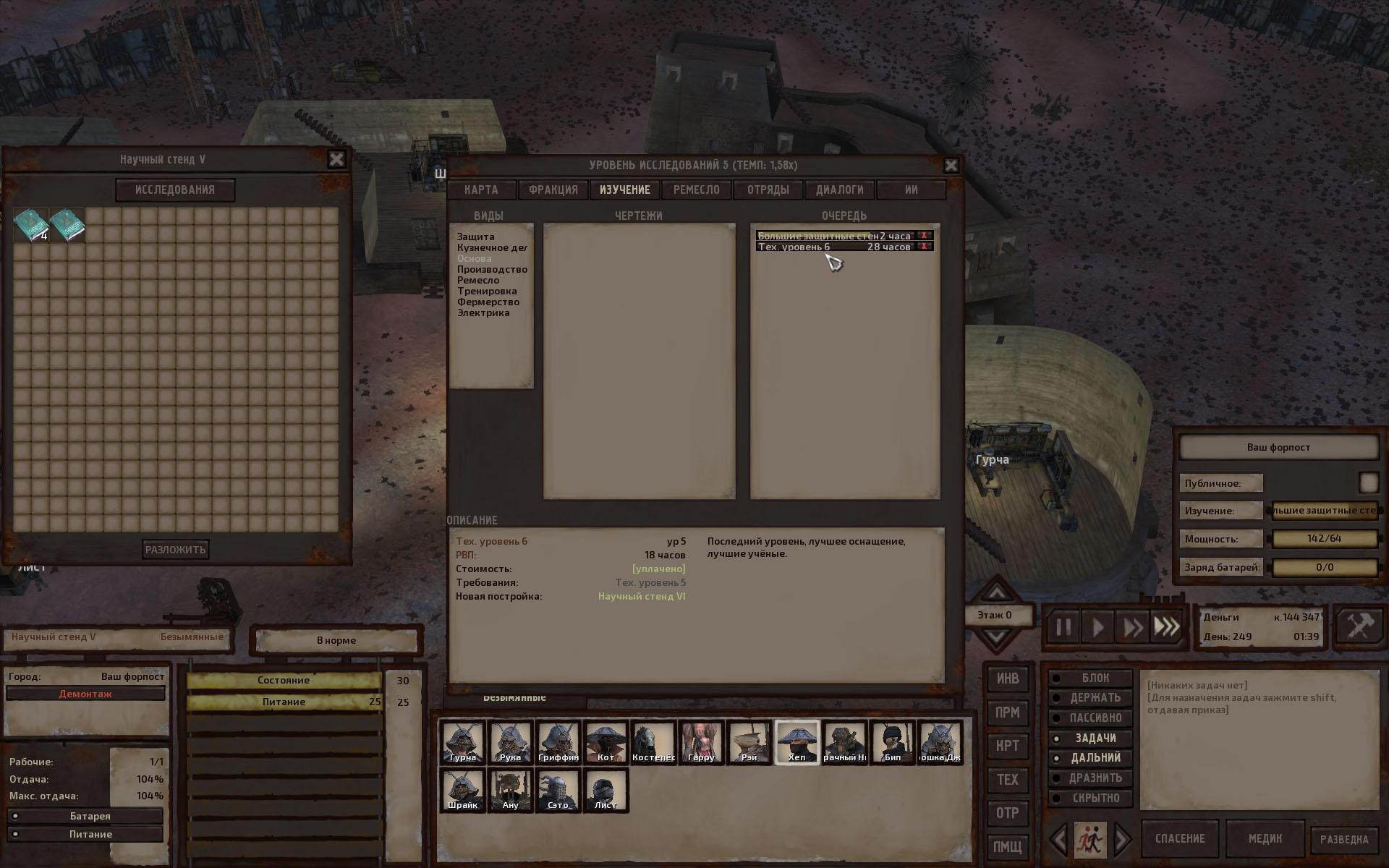The height and width of the screenshot is (868, 1389).
Task: Open the ИНВ inventory button
Action: point(1007,678)
